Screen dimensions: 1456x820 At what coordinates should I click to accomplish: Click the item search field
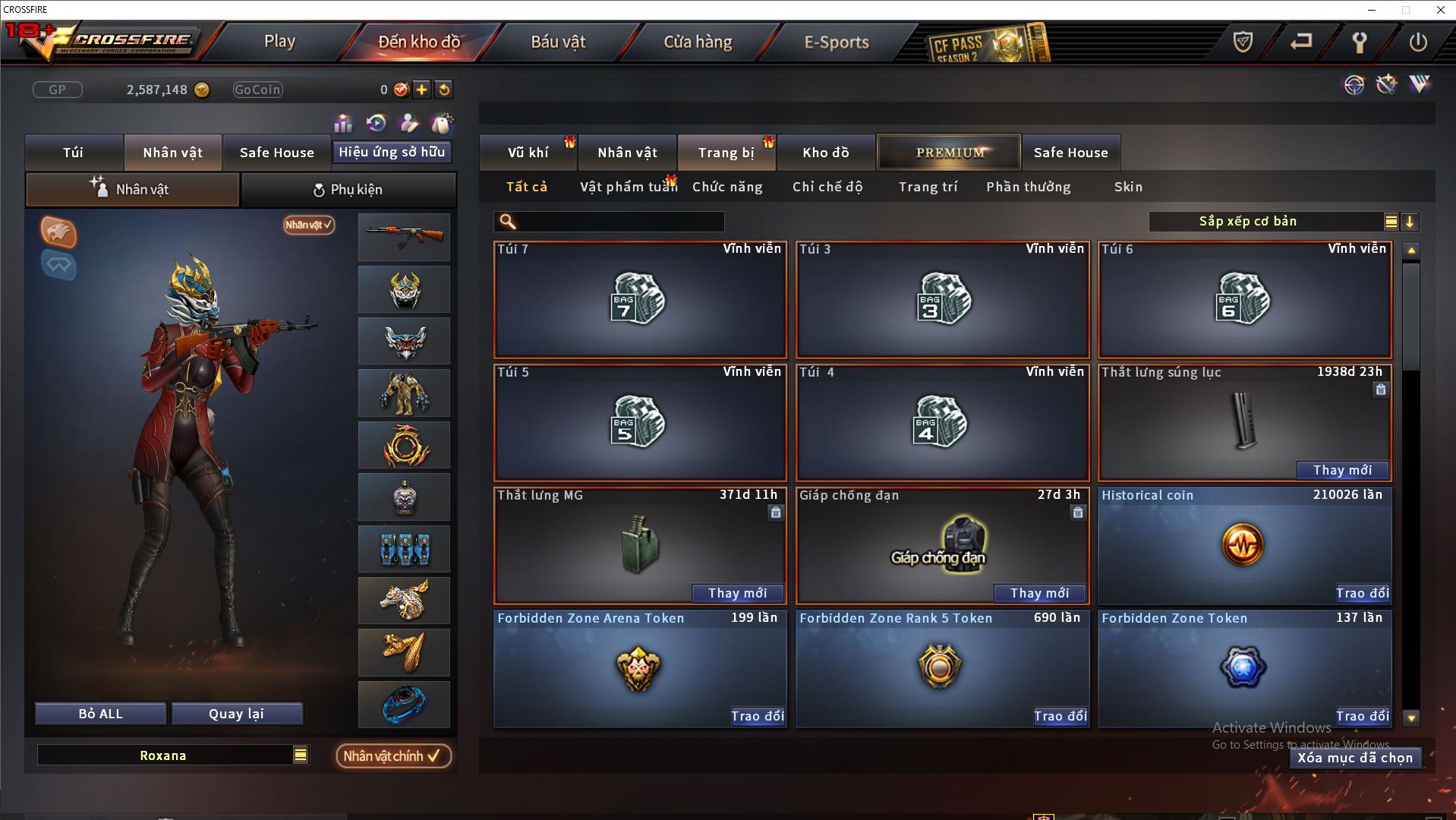pos(619,222)
